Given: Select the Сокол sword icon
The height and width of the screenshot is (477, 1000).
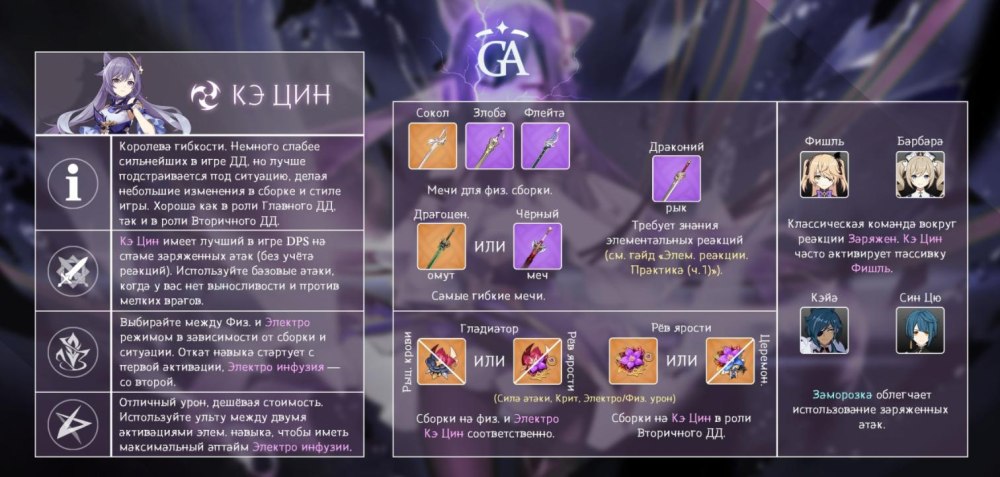Looking at the screenshot, I should tap(438, 146).
